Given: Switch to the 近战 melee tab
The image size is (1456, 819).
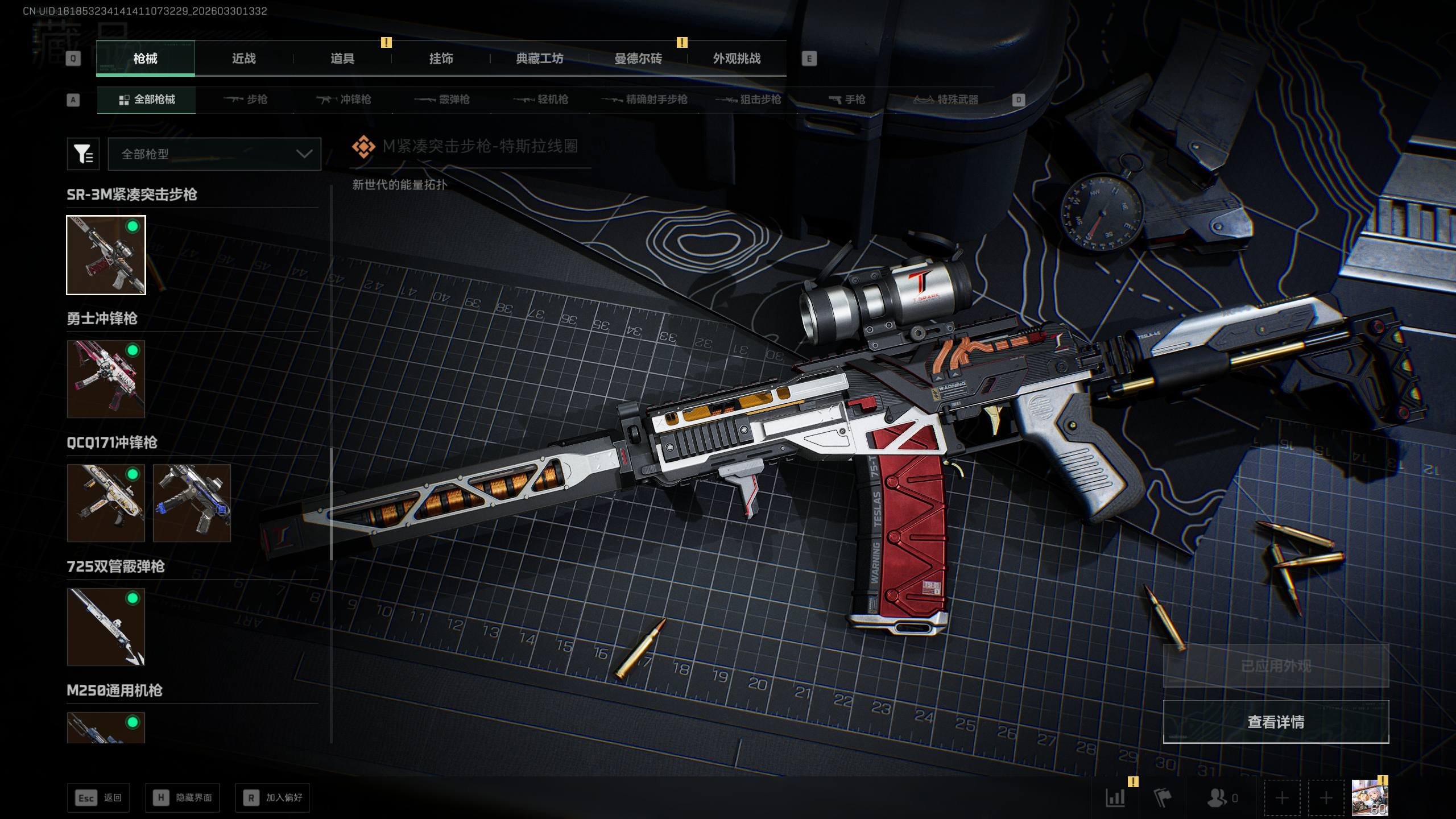Looking at the screenshot, I should [243, 59].
